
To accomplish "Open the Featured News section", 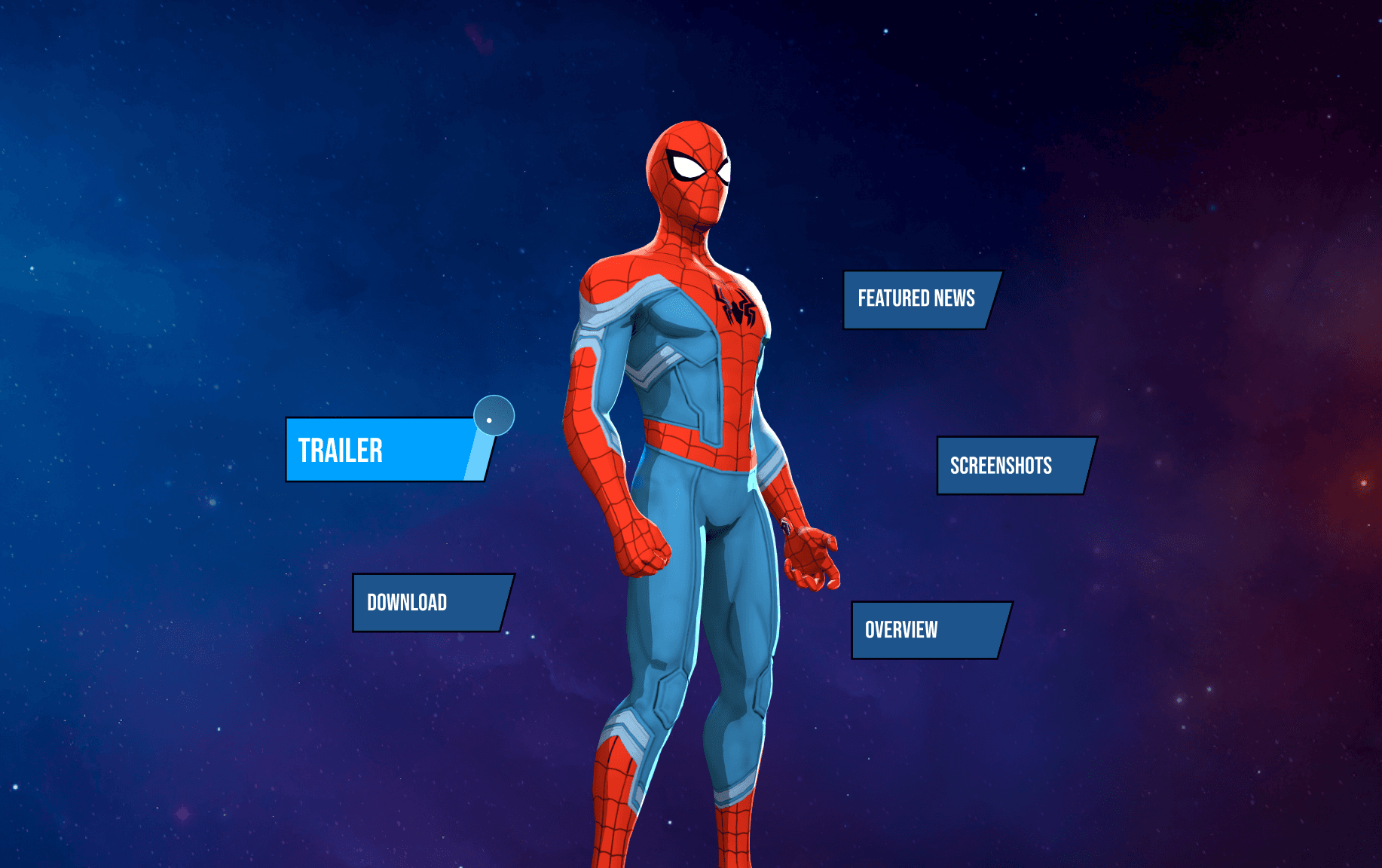I will click(919, 299).
